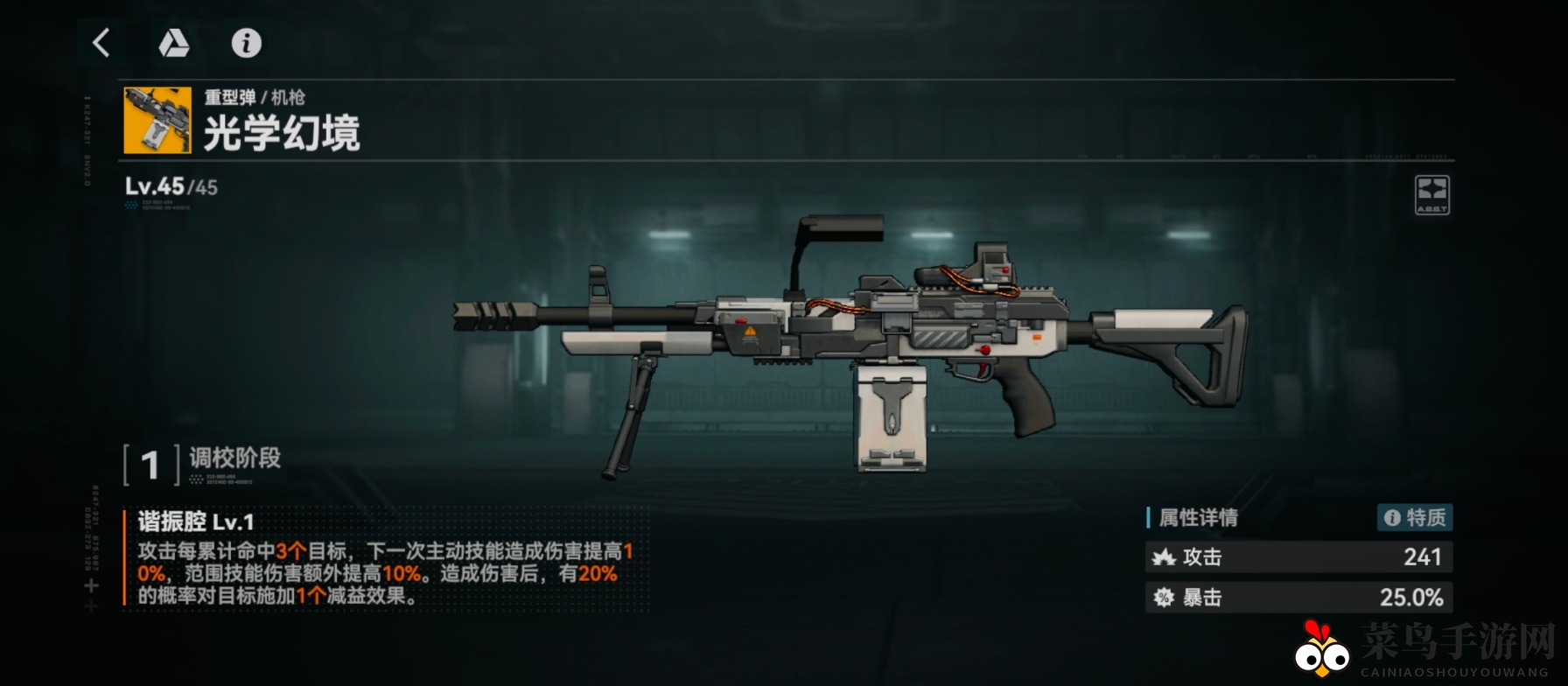
Task: Open the triangle home icon
Action: (x=173, y=43)
